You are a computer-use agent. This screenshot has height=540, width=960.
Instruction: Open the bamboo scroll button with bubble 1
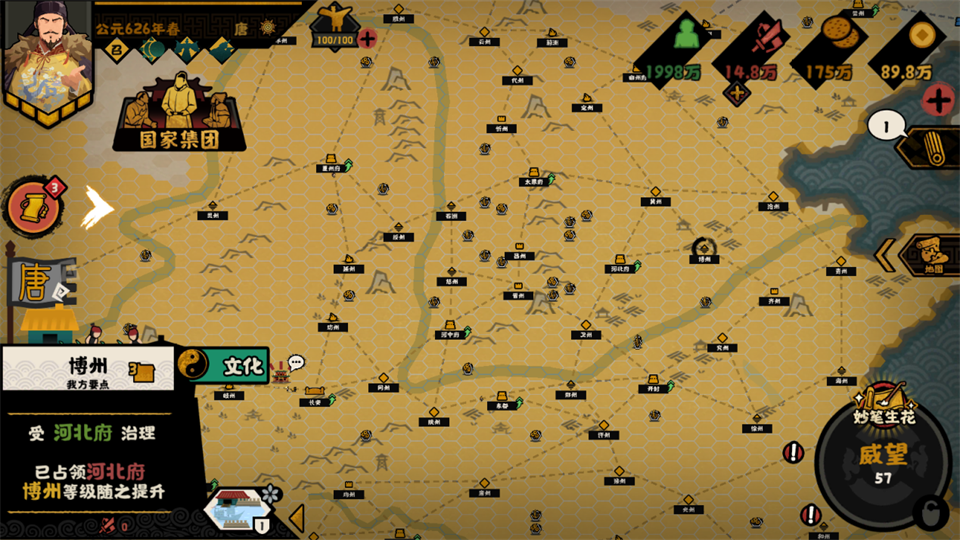[x=927, y=147]
